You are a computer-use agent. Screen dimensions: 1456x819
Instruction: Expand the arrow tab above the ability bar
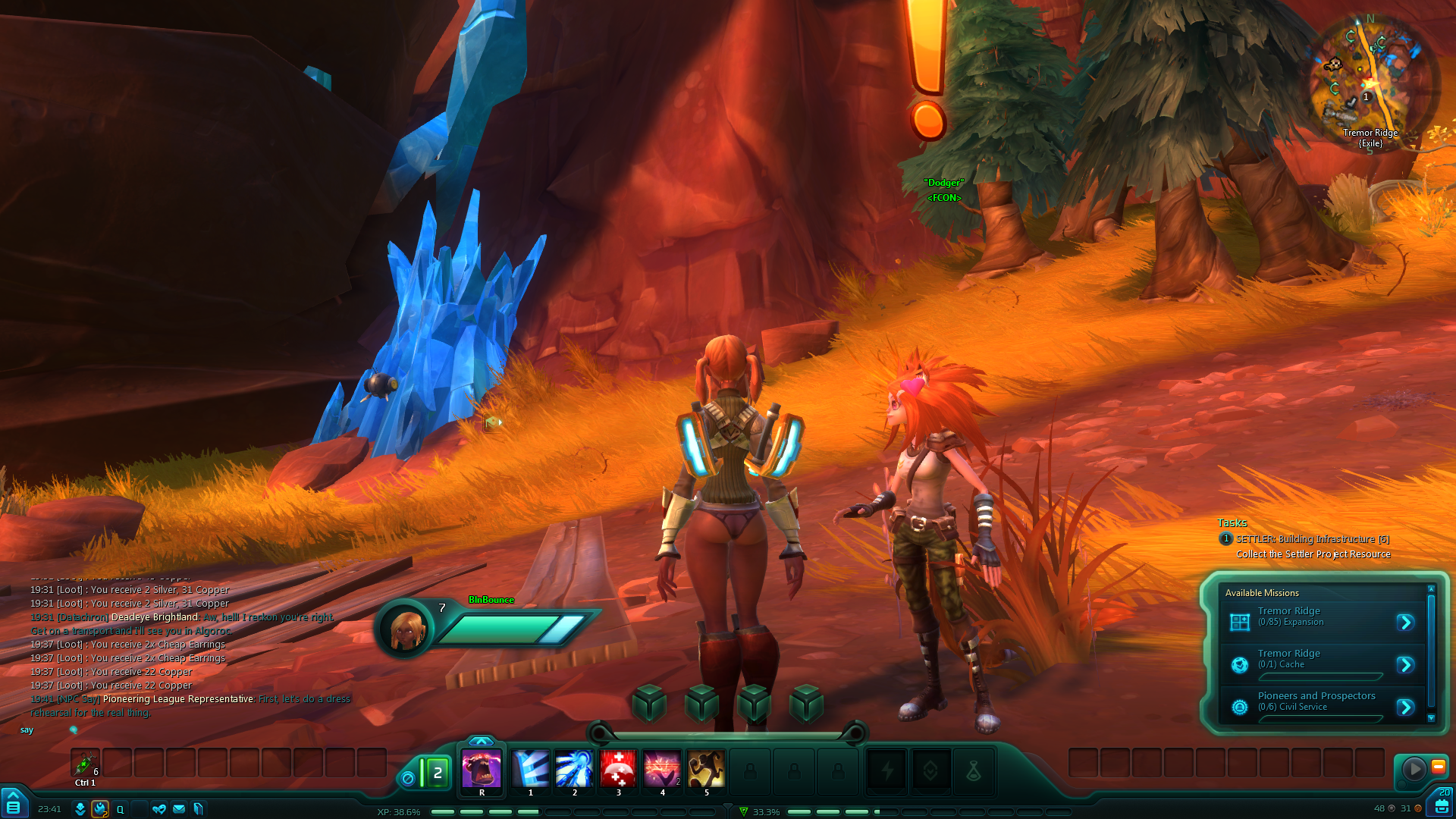point(481,741)
